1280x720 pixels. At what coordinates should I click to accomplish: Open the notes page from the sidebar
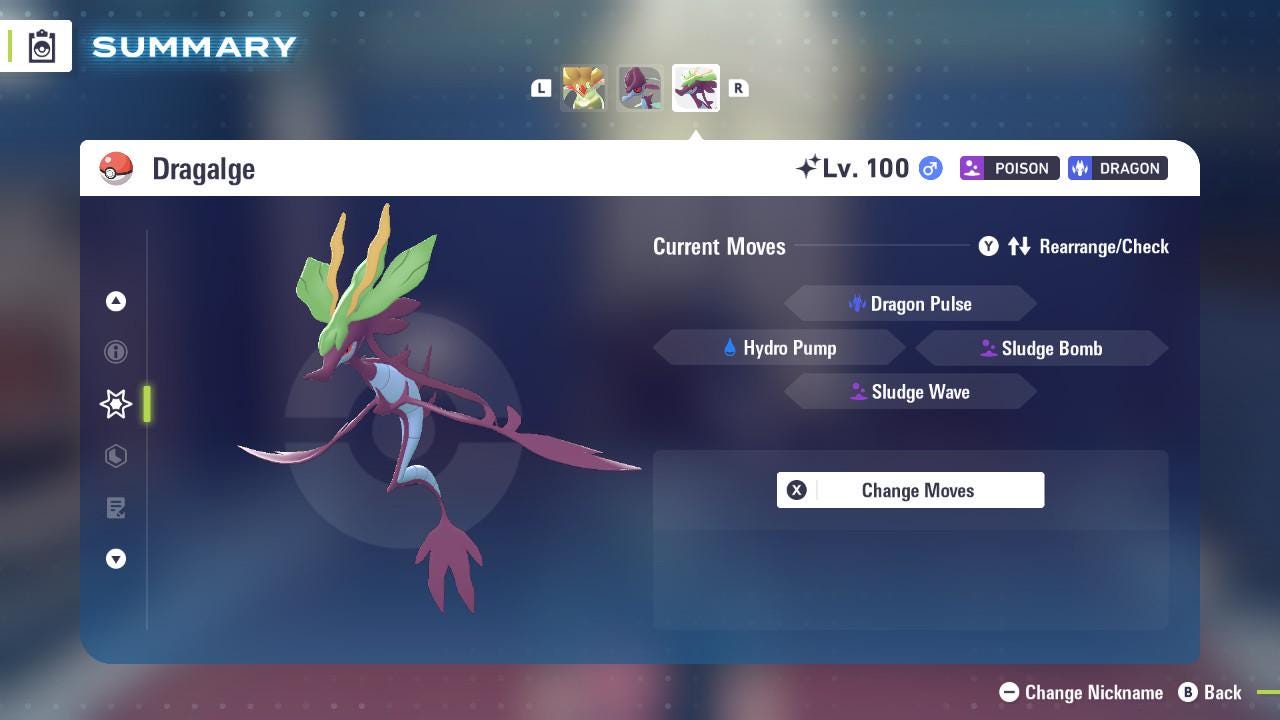click(x=115, y=508)
